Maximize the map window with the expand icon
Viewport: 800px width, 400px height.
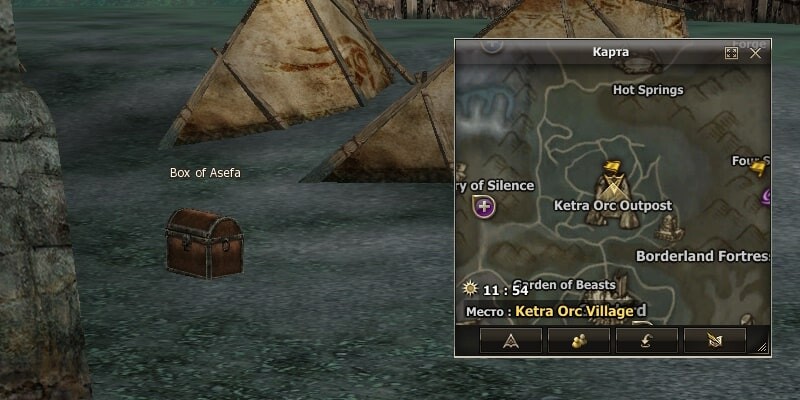pos(731,53)
